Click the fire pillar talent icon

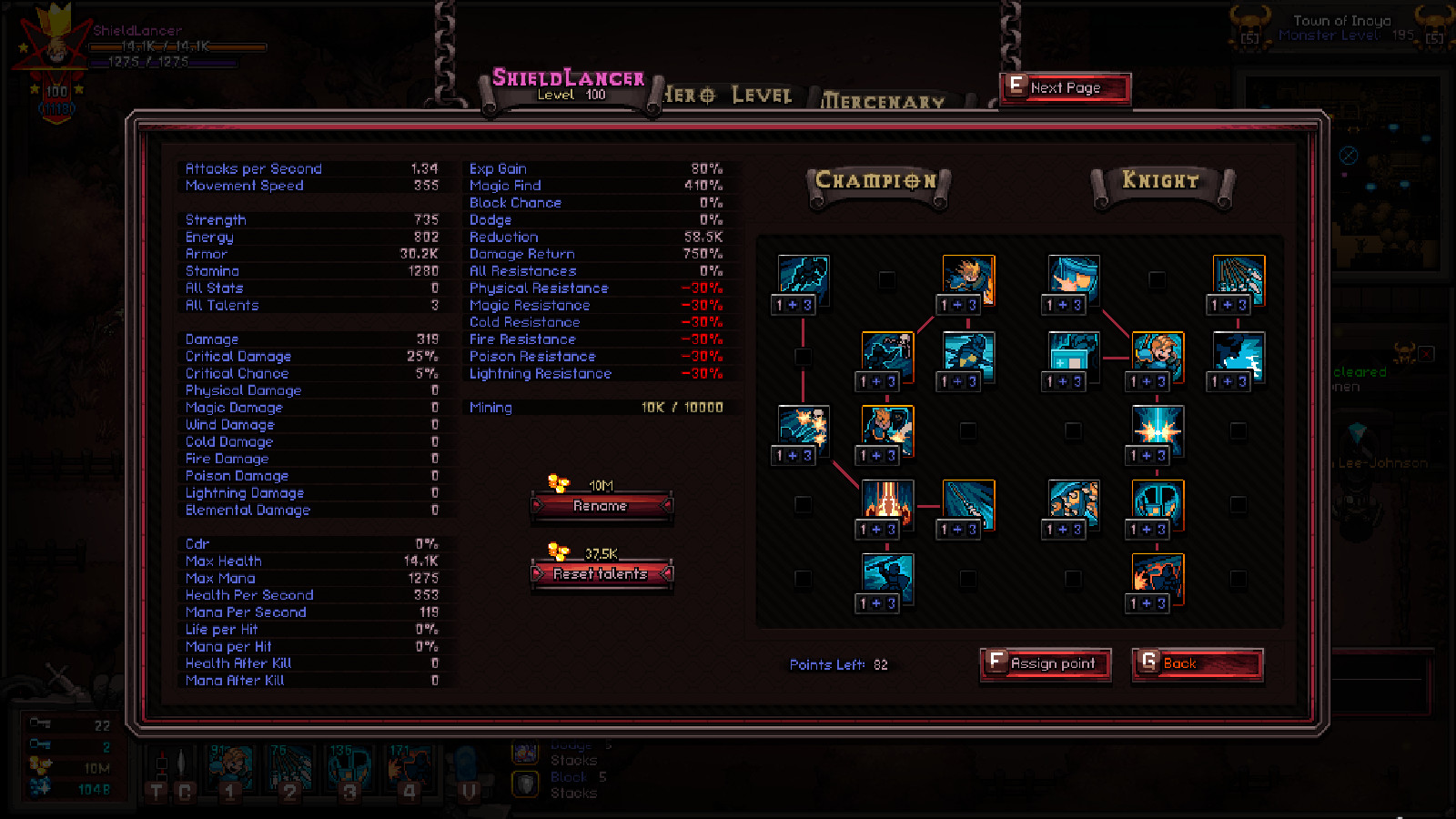coord(877,506)
